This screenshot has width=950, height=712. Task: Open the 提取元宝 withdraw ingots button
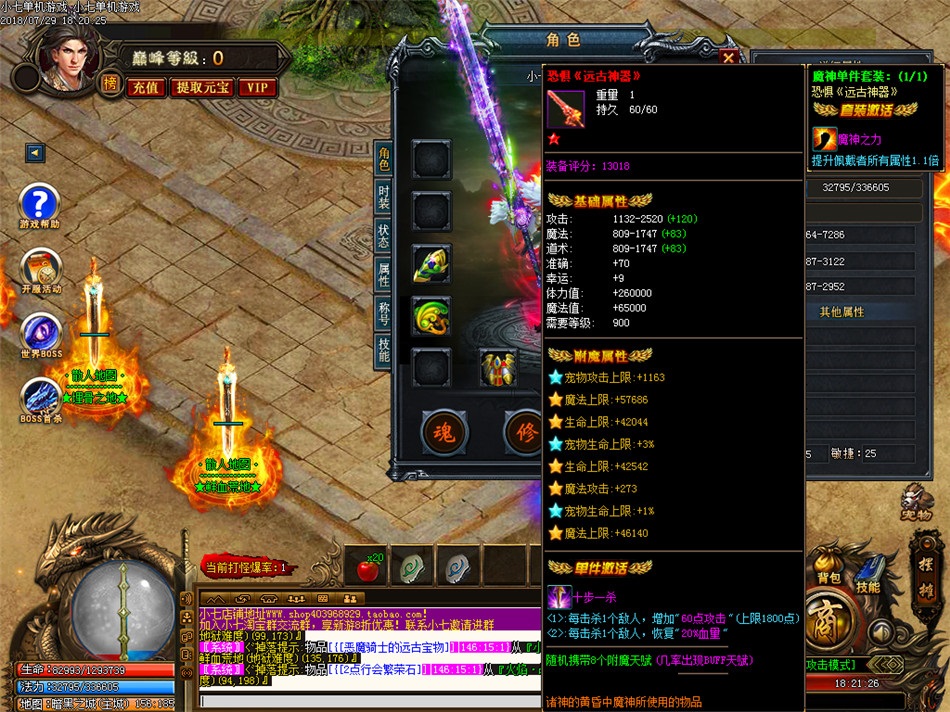[x=203, y=87]
